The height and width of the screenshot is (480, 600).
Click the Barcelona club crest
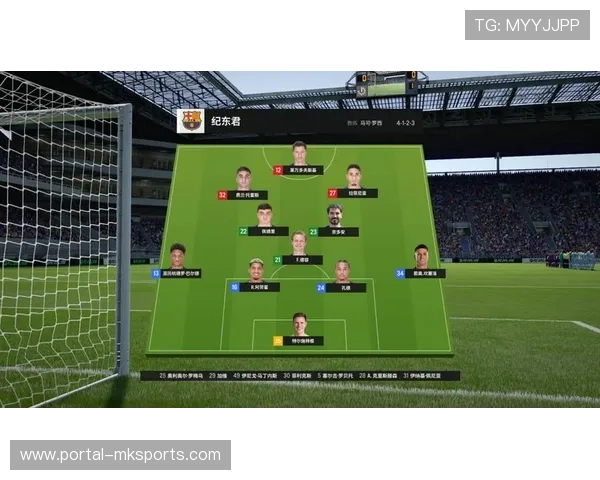click(191, 121)
